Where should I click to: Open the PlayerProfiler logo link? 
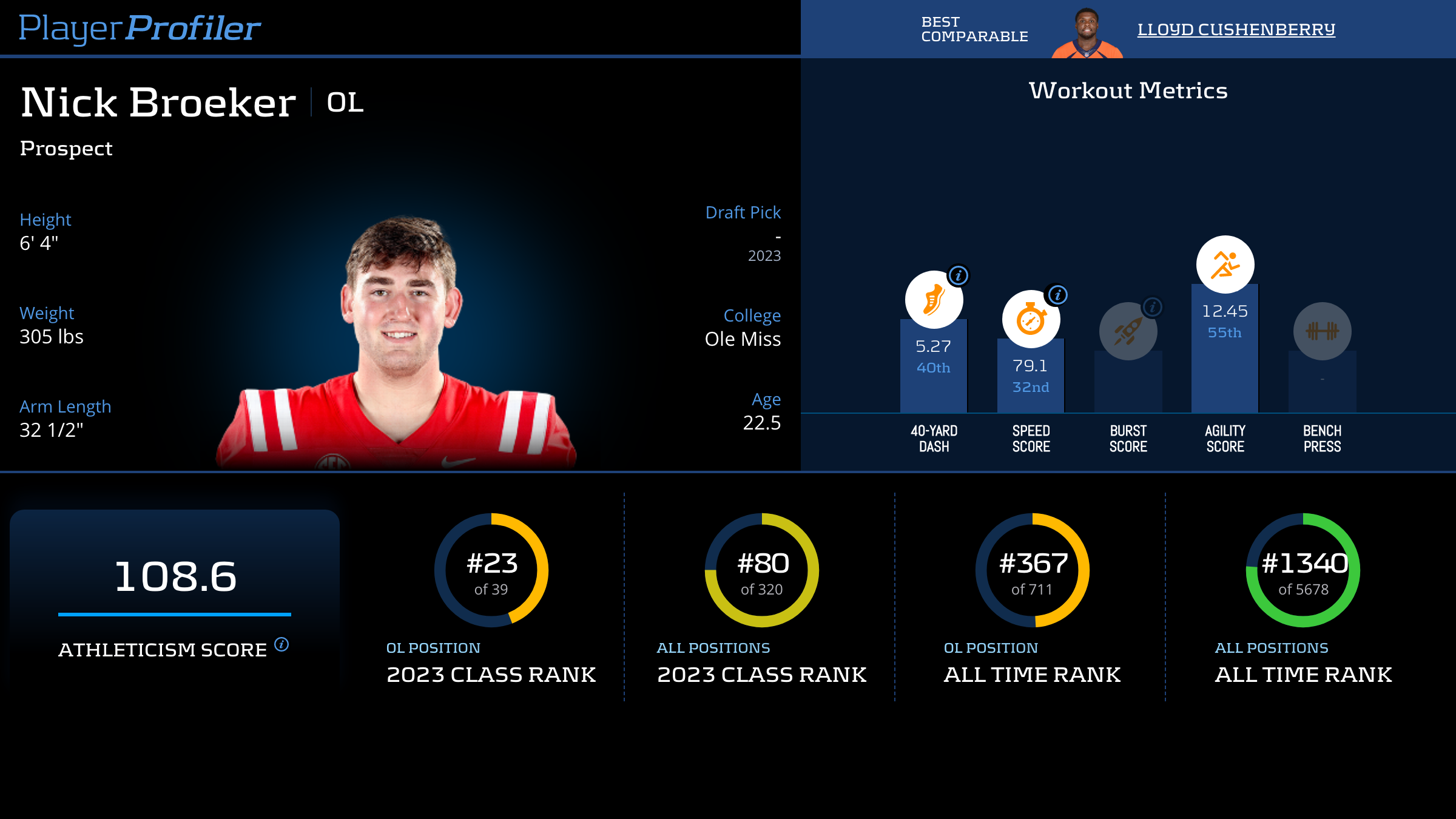140,28
